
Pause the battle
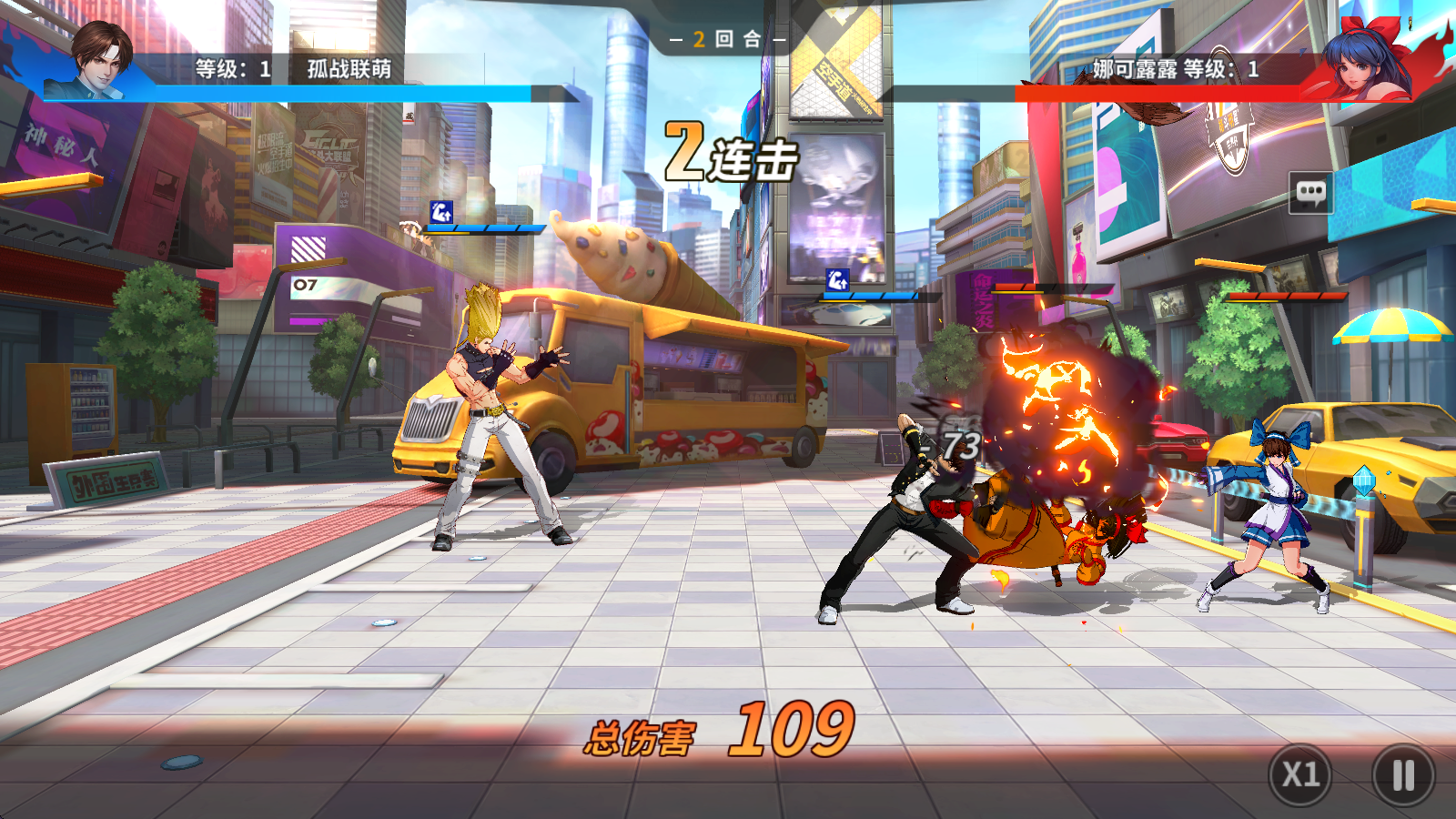pos(1402,775)
